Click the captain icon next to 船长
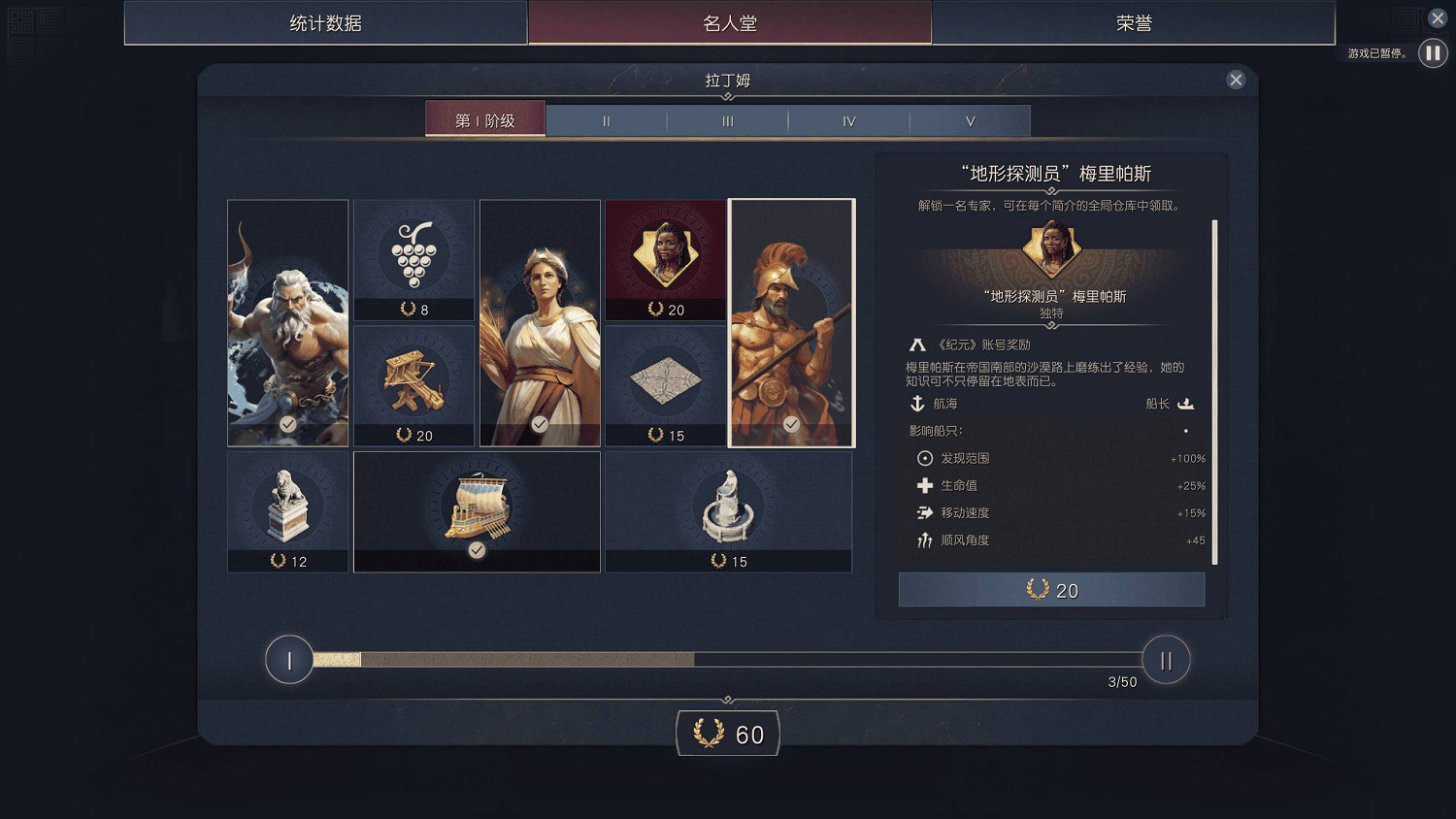The image size is (1456, 819). coord(1185,404)
